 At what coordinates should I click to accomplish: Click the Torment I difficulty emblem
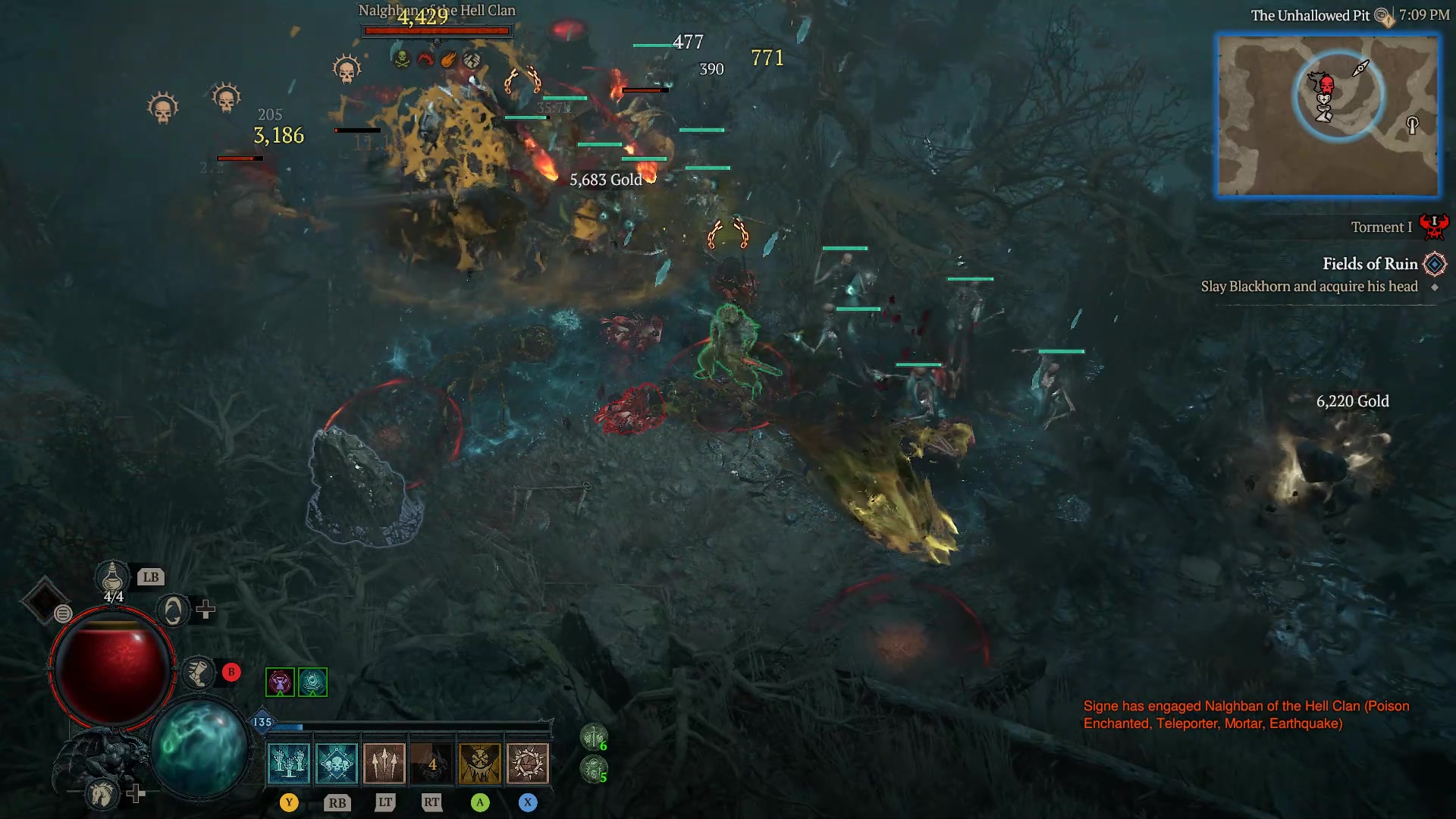pyautogui.click(x=1433, y=225)
